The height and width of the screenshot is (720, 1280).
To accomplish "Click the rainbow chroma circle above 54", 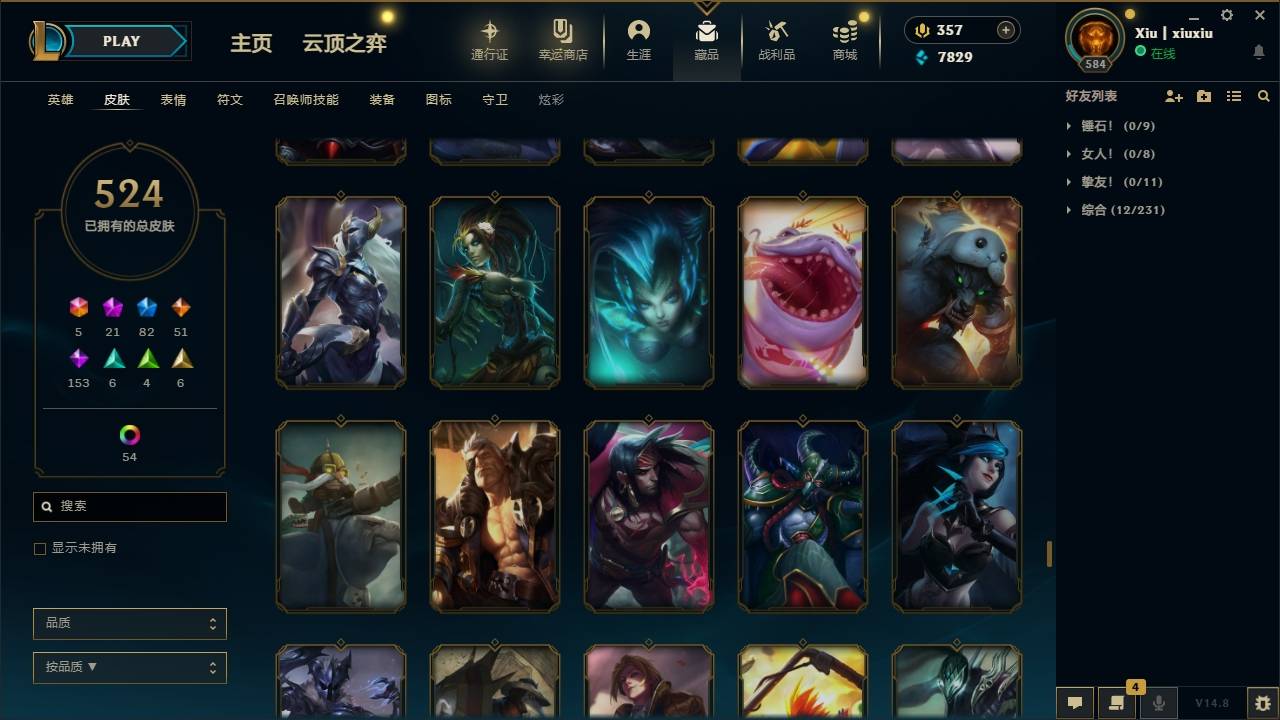I will (129, 433).
